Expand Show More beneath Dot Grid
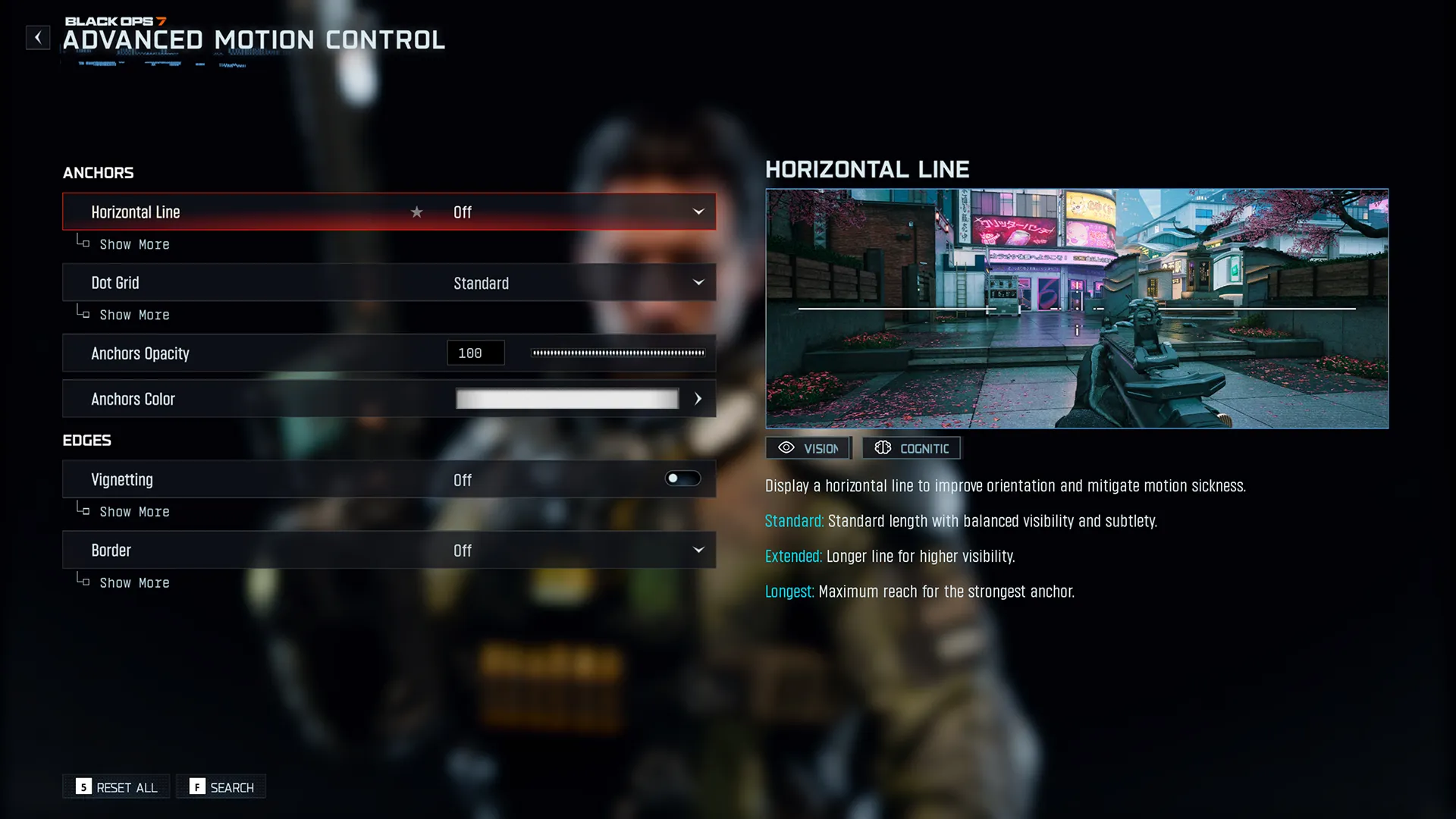The height and width of the screenshot is (819, 1456). tap(134, 315)
